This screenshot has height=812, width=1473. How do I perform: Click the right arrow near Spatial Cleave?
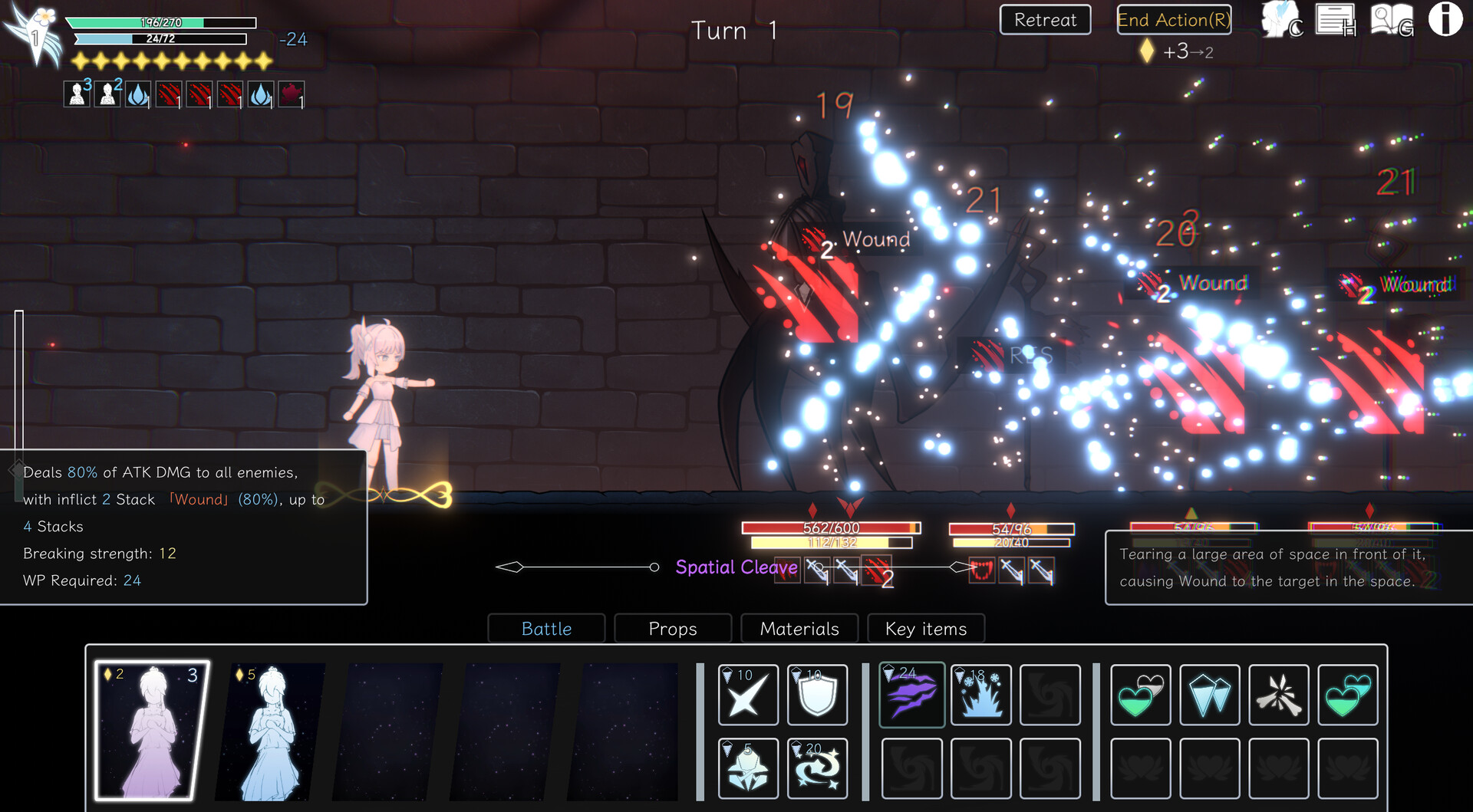click(958, 568)
